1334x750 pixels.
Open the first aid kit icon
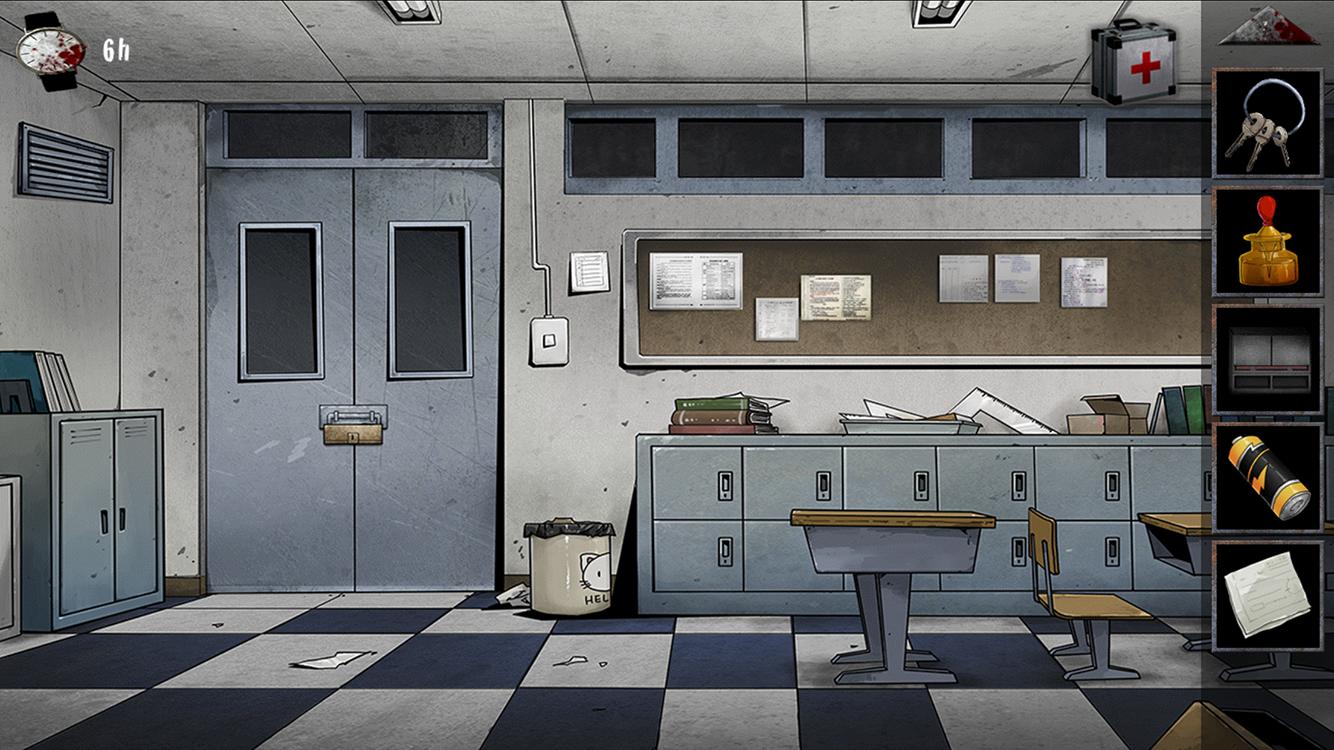(1134, 62)
